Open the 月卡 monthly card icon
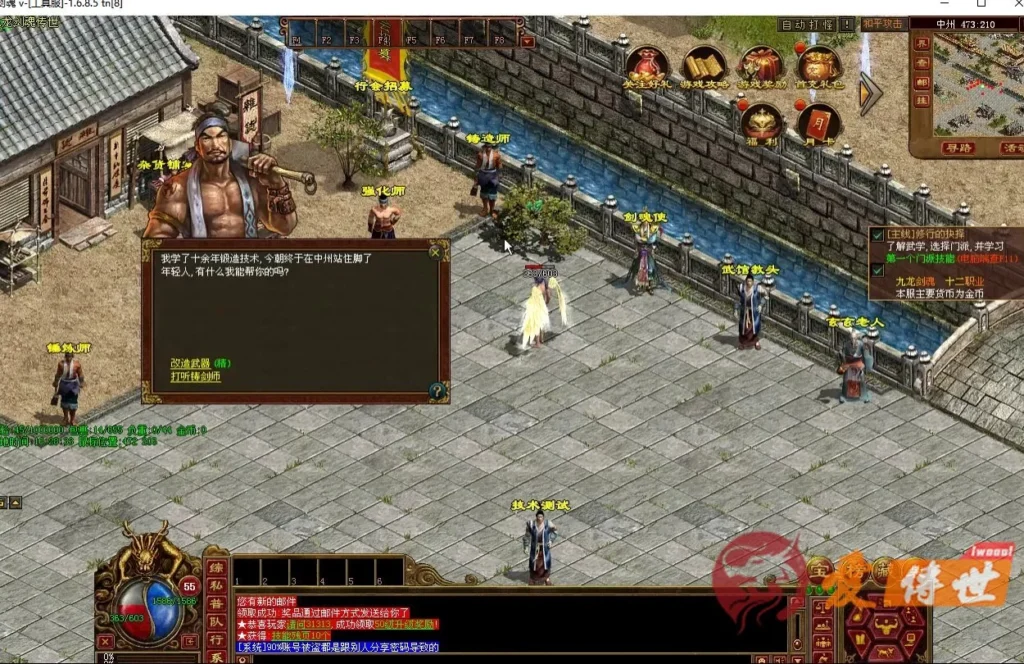The width and height of the screenshot is (1024, 664). [x=818, y=122]
